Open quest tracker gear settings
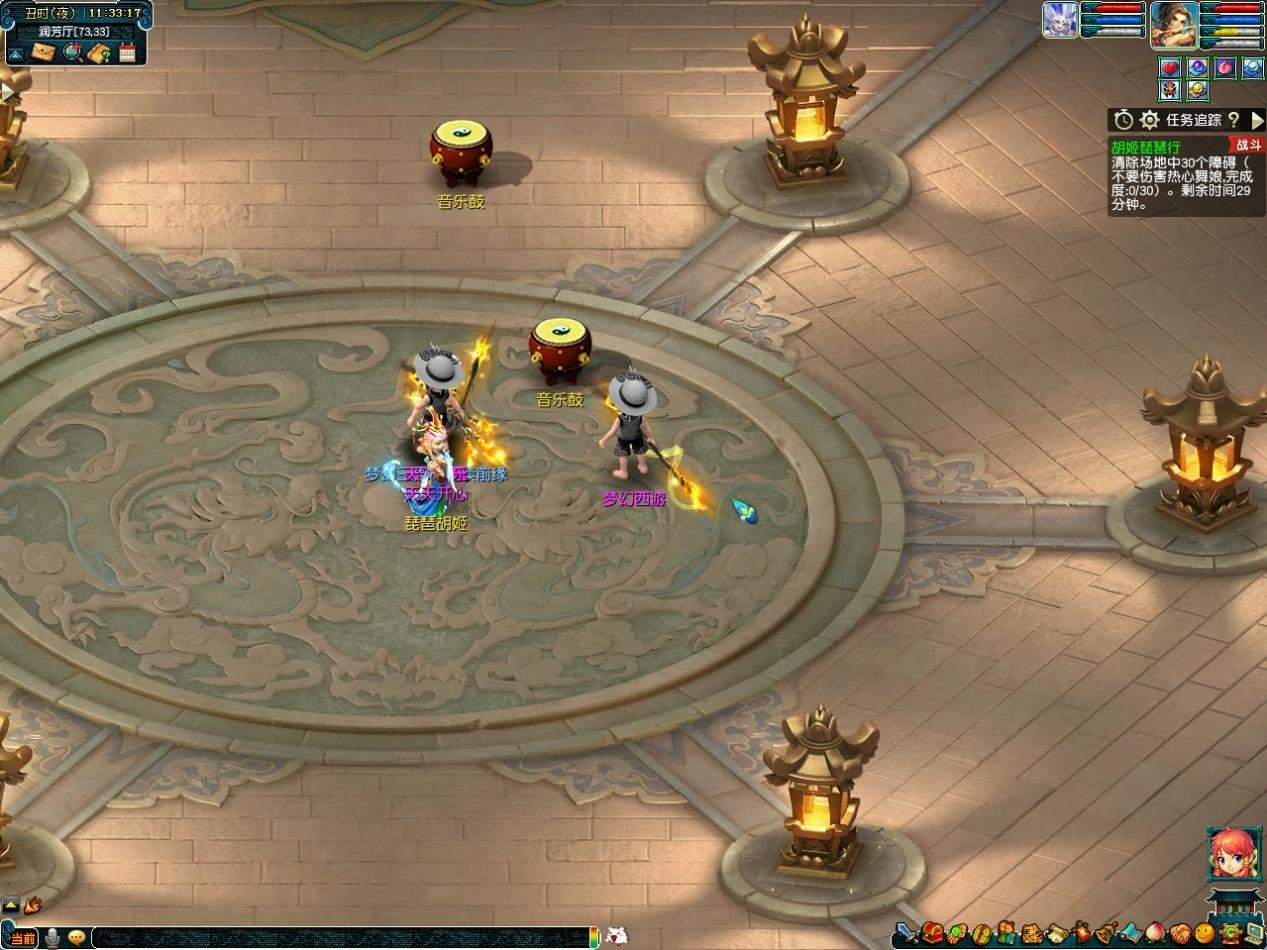This screenshot has width=1267, height=950. tap(1150, 120)
